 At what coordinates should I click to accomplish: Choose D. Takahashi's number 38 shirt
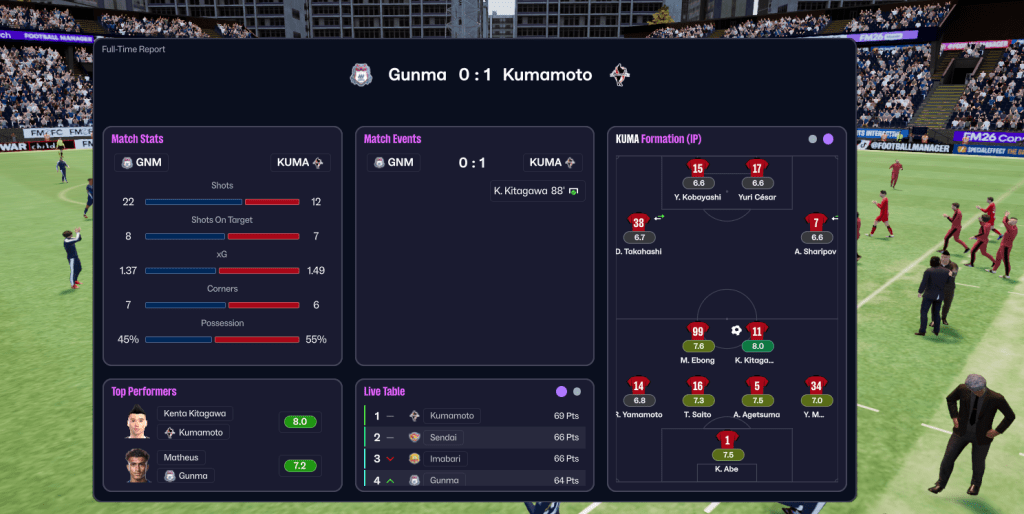coord(639,222)
